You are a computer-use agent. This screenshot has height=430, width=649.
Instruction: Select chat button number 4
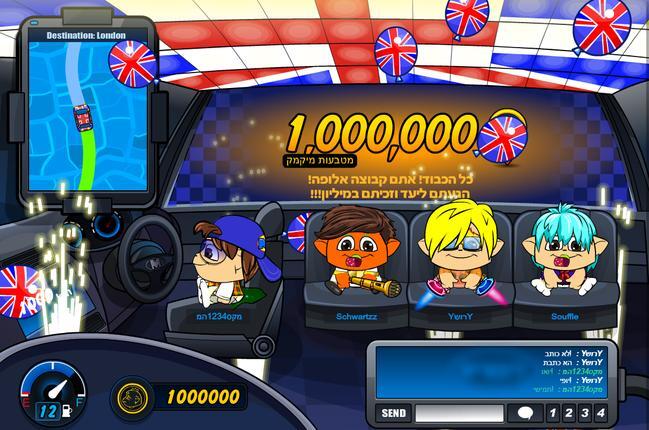coord(600,413)
